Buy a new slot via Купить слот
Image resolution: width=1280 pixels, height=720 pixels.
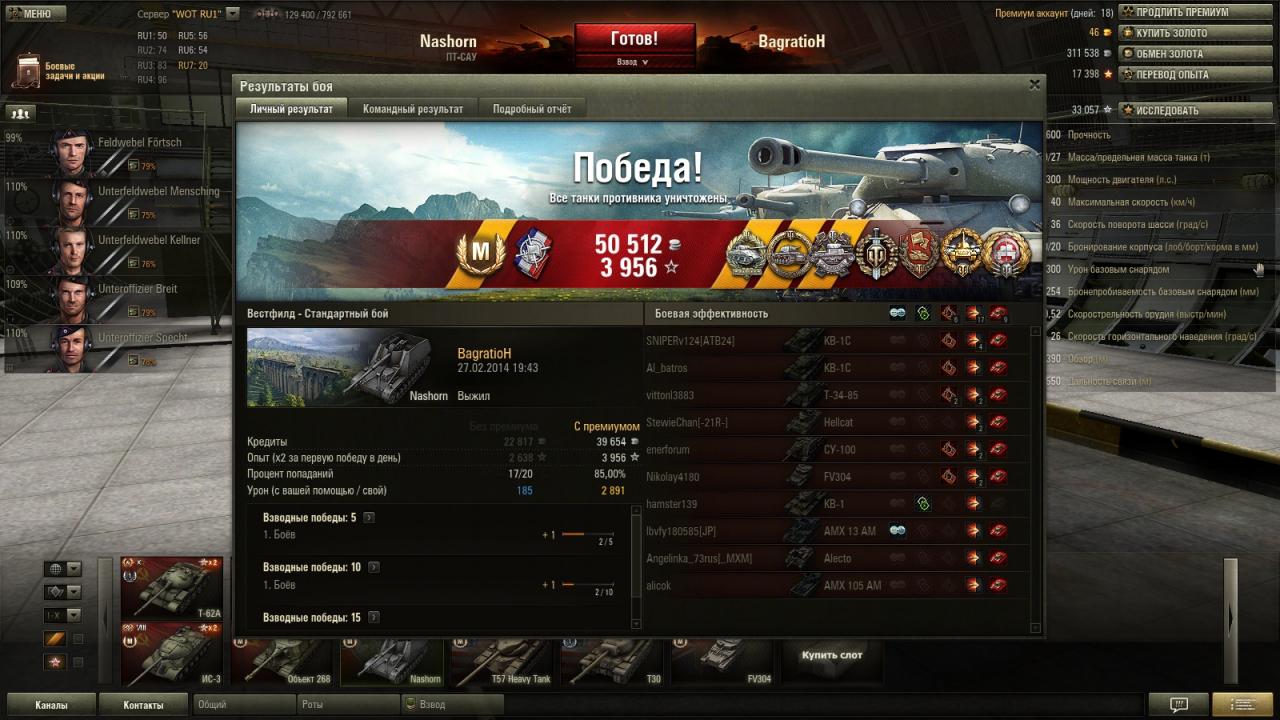click(831, 656)
